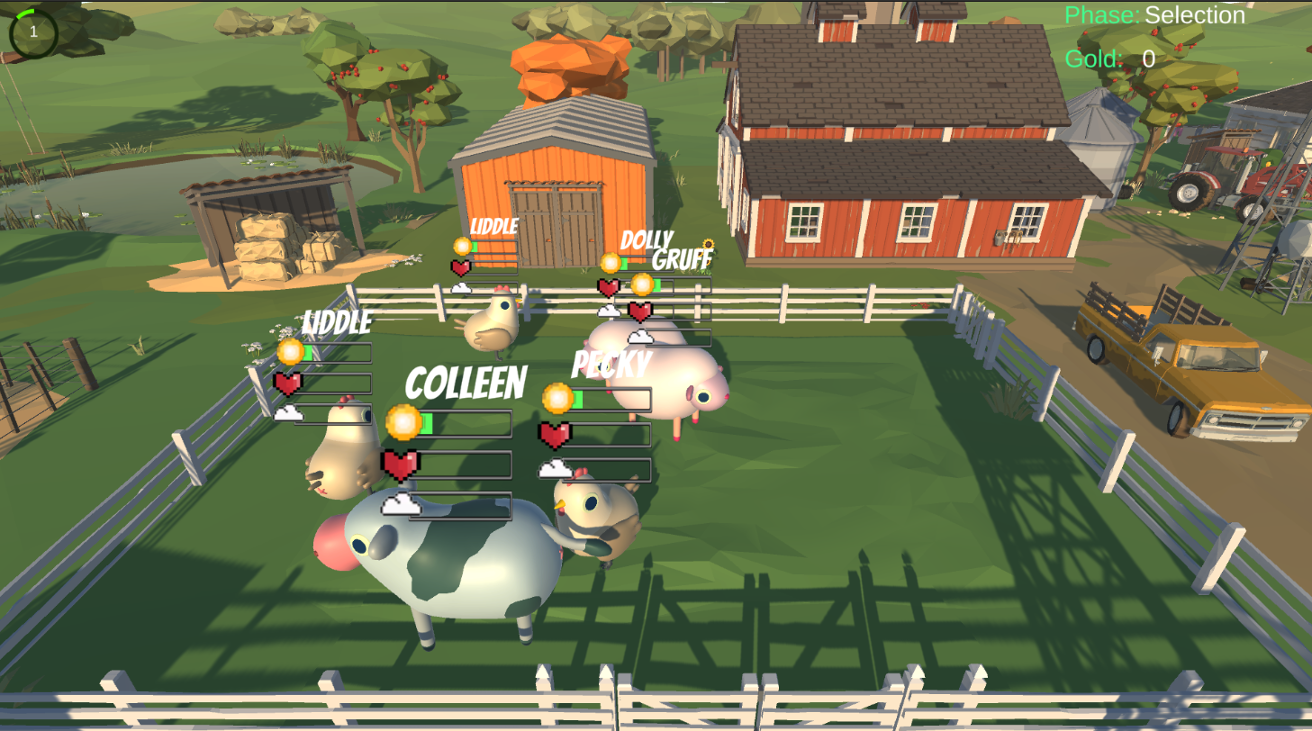
Task: Click Gruff's gold coin icon
Action: click(x=642, y=283)
